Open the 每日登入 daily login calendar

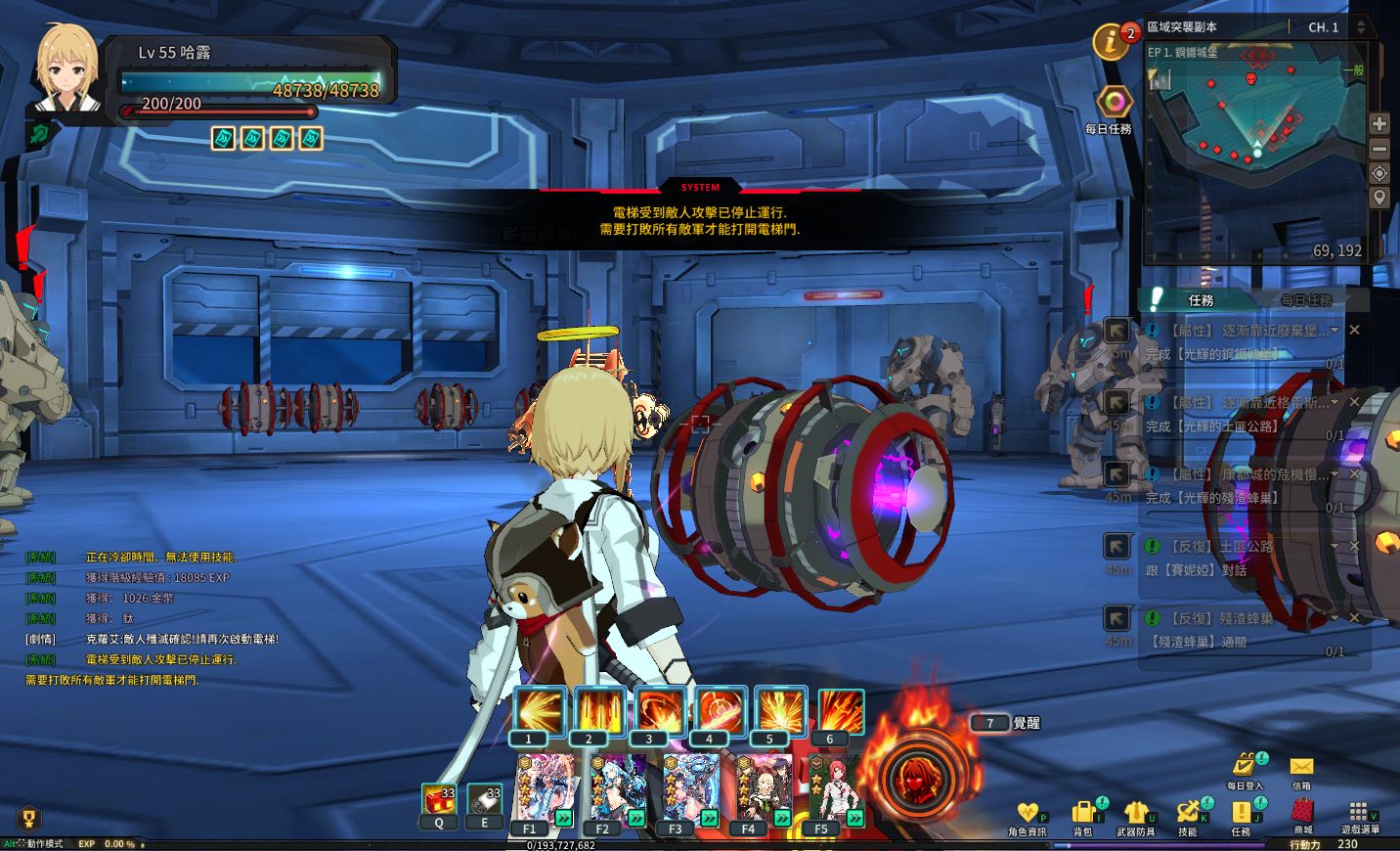(x=1246, y=765)
